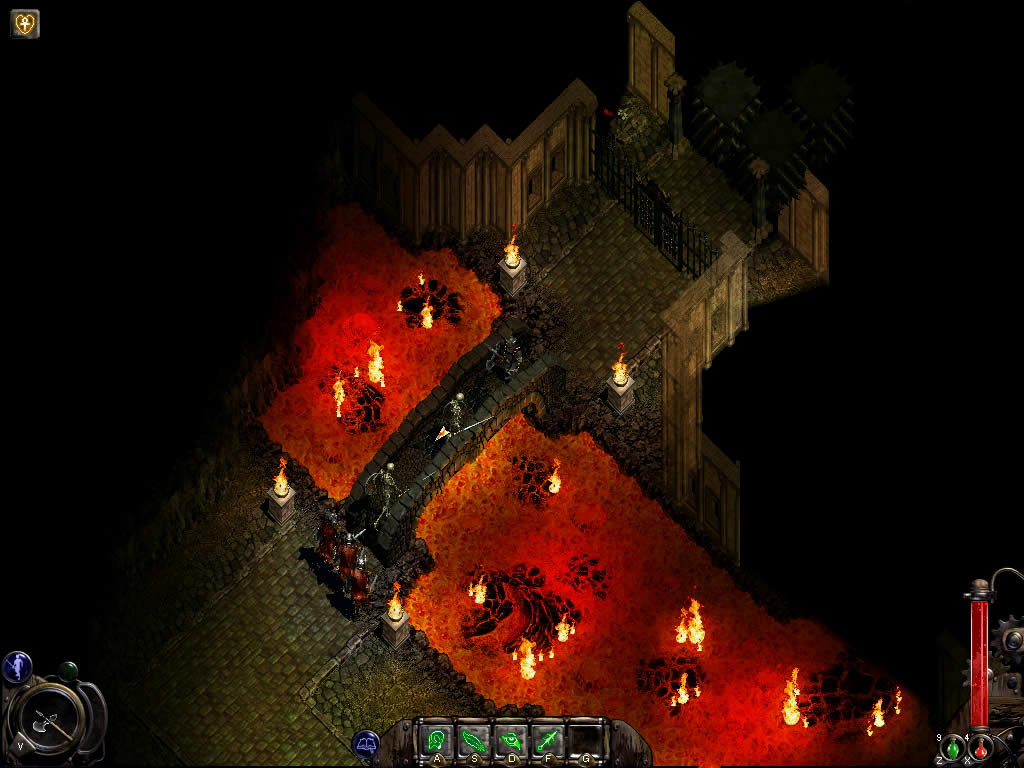Select the halberd weapon dial

pyautogui.click(x=48, y=714)
